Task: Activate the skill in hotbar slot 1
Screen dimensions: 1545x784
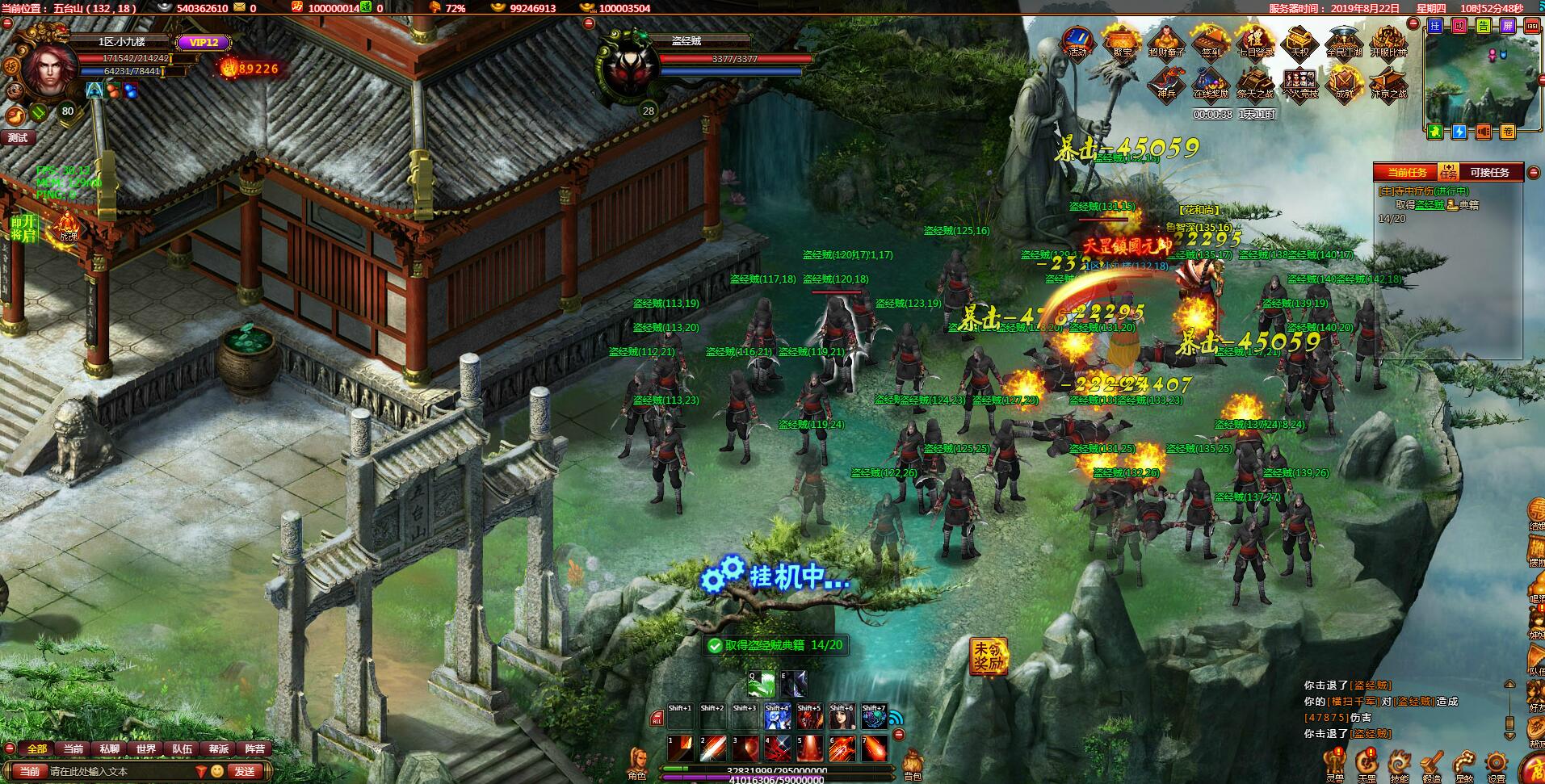Action: coord(680,748)
